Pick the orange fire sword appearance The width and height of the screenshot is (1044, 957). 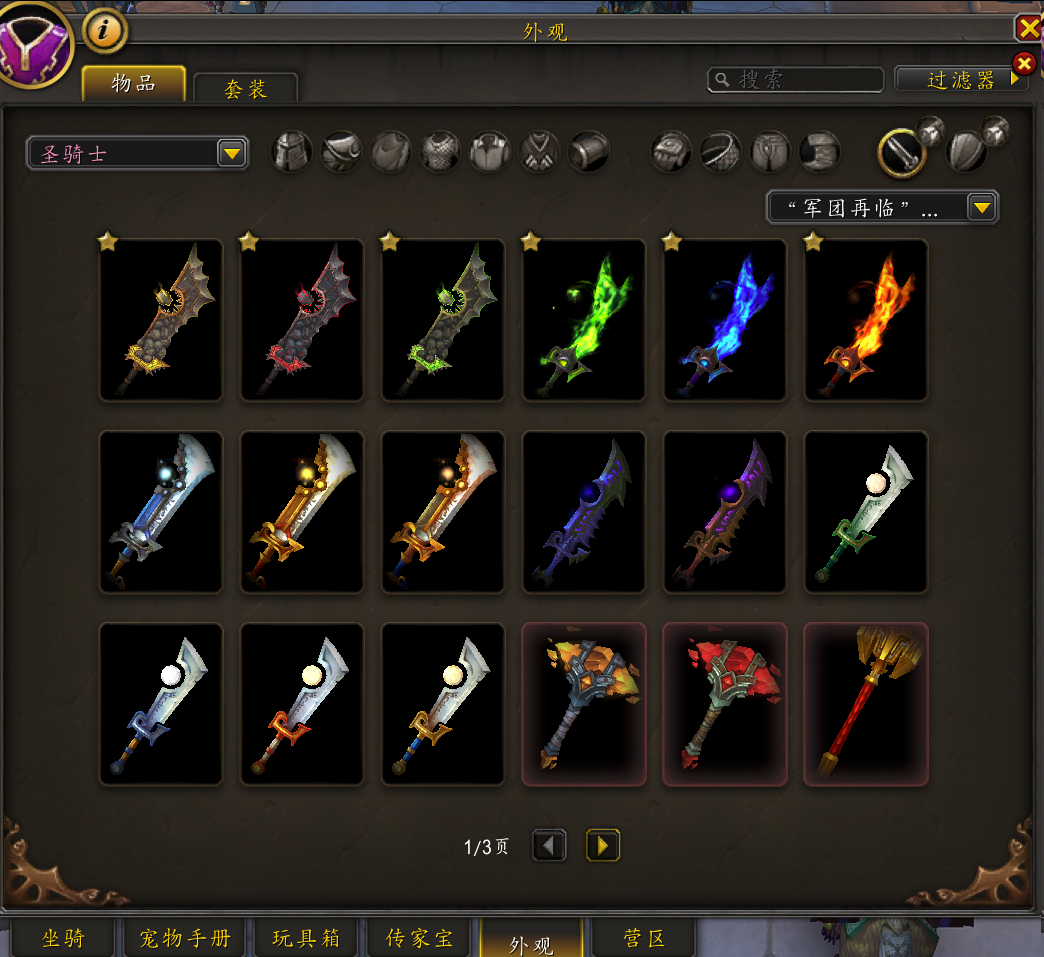pos(866,320)
